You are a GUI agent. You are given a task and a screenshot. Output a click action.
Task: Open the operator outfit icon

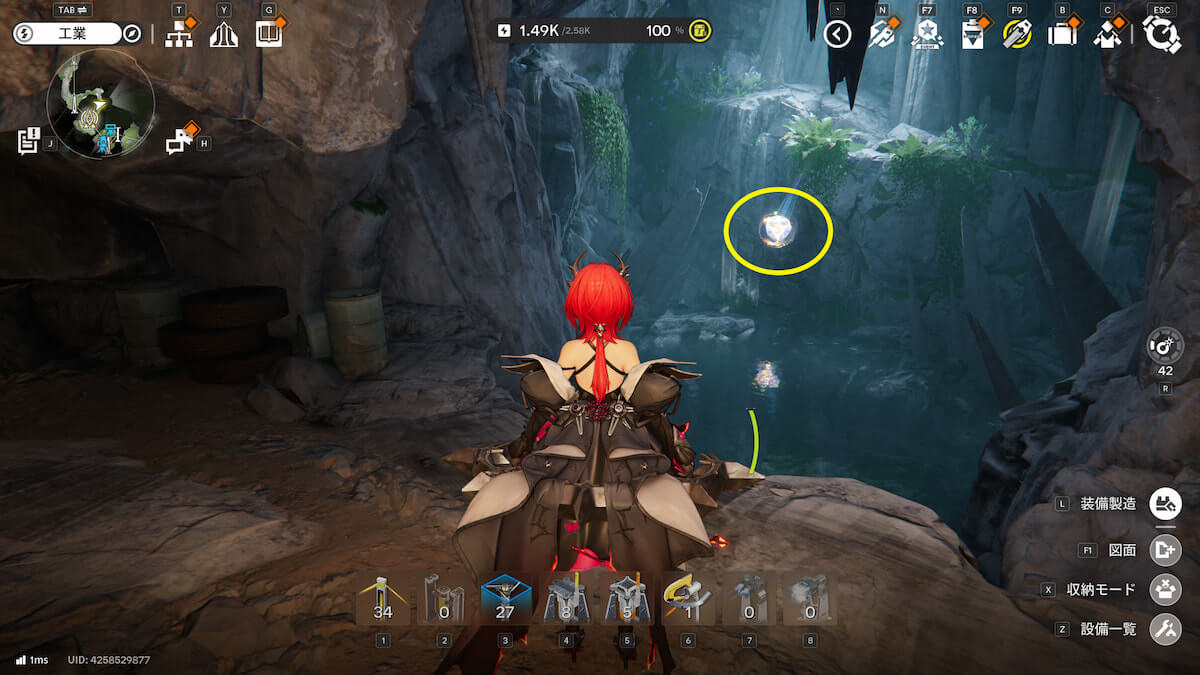pyautogui.click(x=1106, y=35)
